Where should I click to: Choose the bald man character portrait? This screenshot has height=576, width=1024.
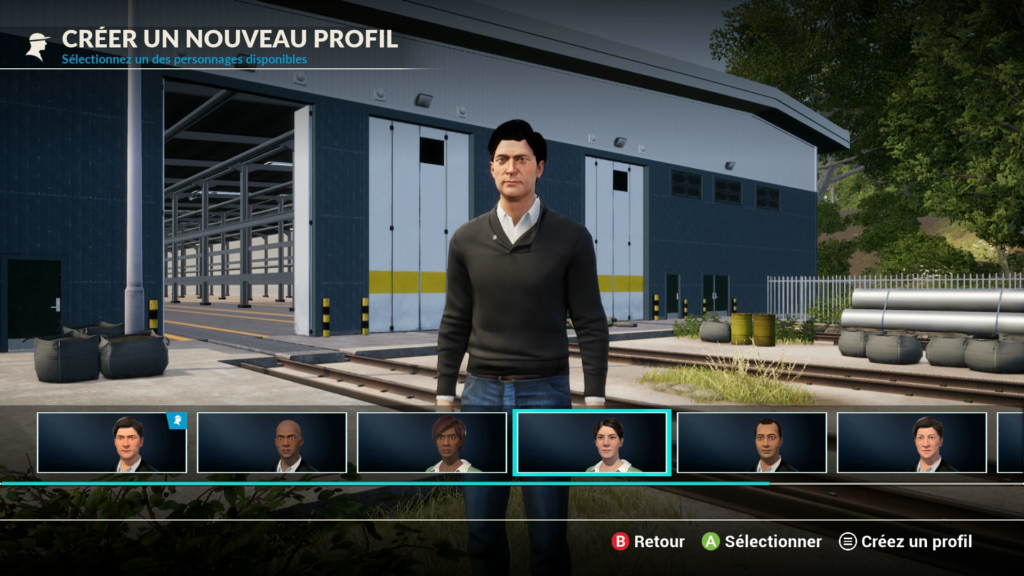272,442
